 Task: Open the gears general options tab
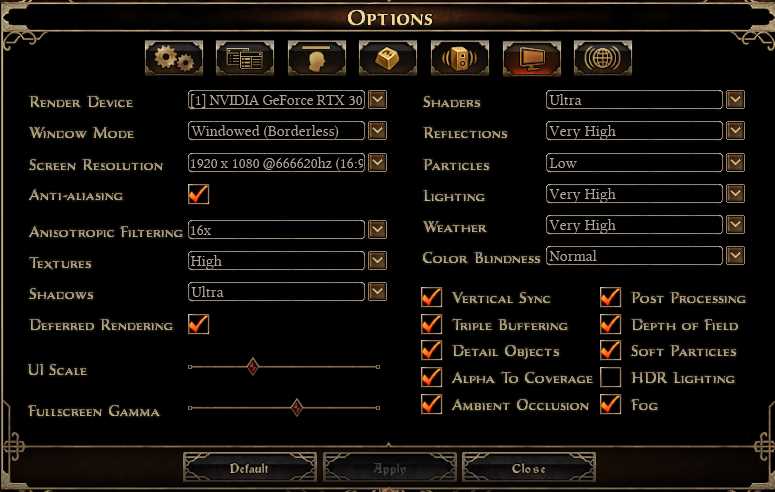coord(174,59)
